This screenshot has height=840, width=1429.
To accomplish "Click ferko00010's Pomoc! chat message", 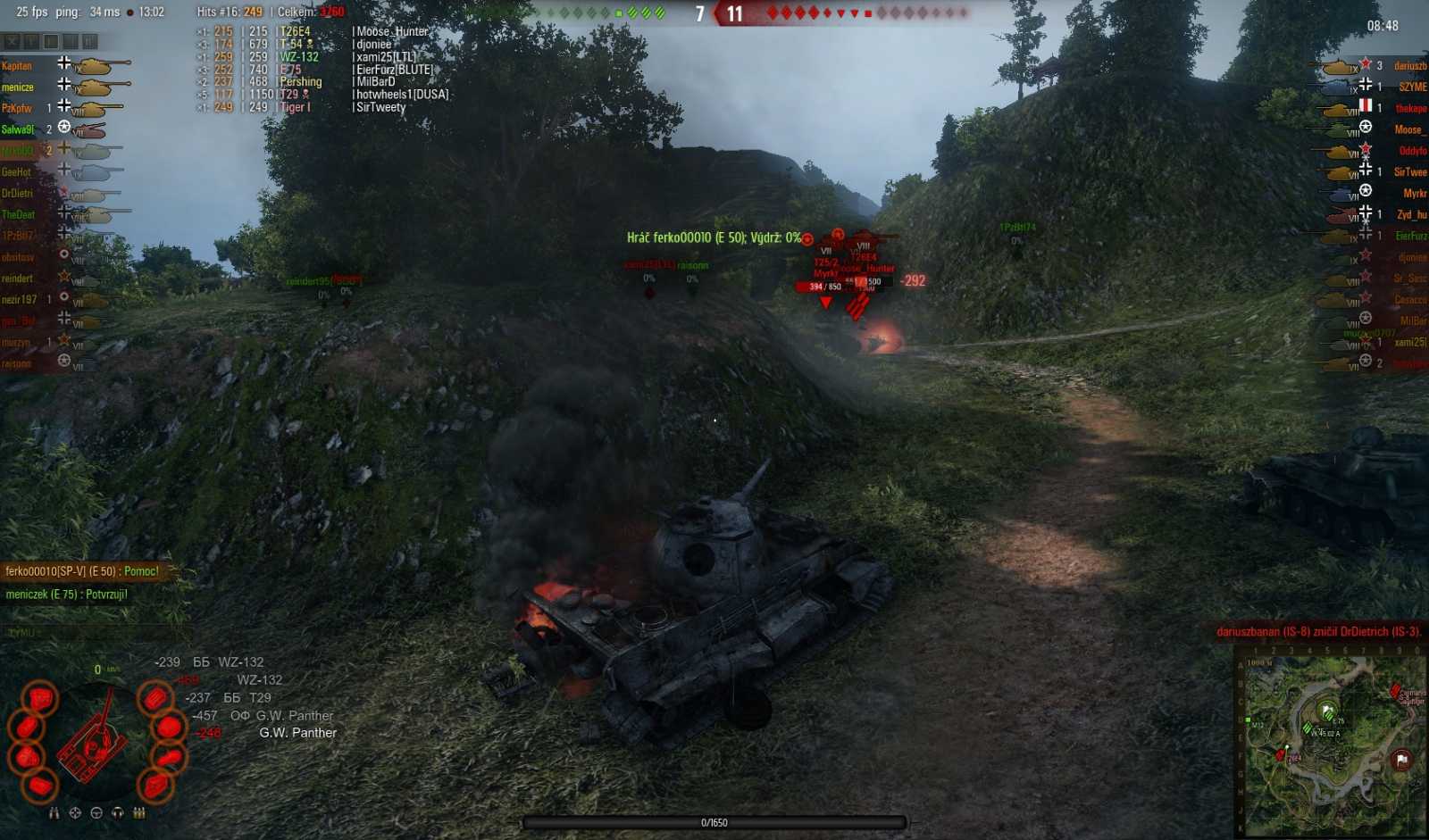I will [x=85, y=570].
